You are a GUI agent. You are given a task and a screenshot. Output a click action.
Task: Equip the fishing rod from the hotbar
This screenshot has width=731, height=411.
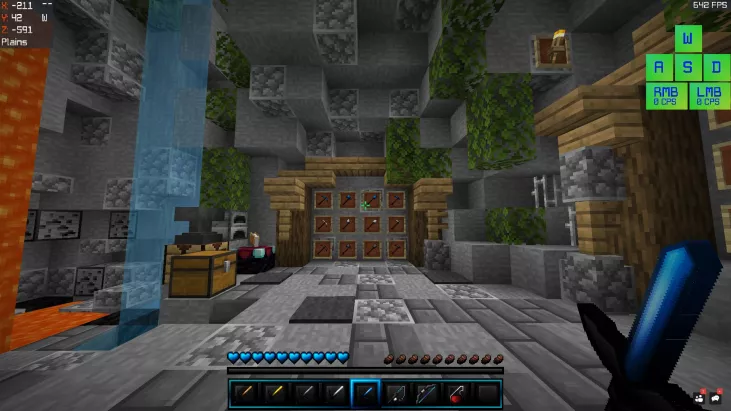click(396, 393)
